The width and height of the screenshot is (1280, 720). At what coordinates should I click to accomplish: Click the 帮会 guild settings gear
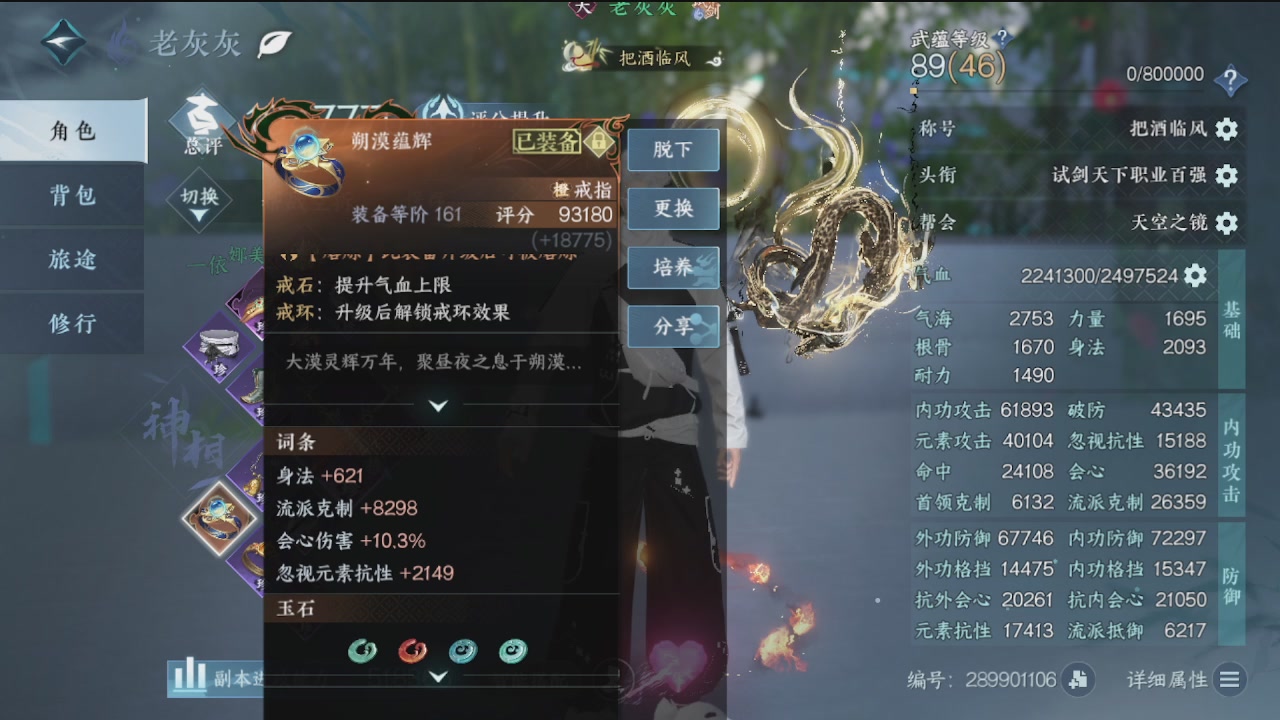click(1229, 224)
